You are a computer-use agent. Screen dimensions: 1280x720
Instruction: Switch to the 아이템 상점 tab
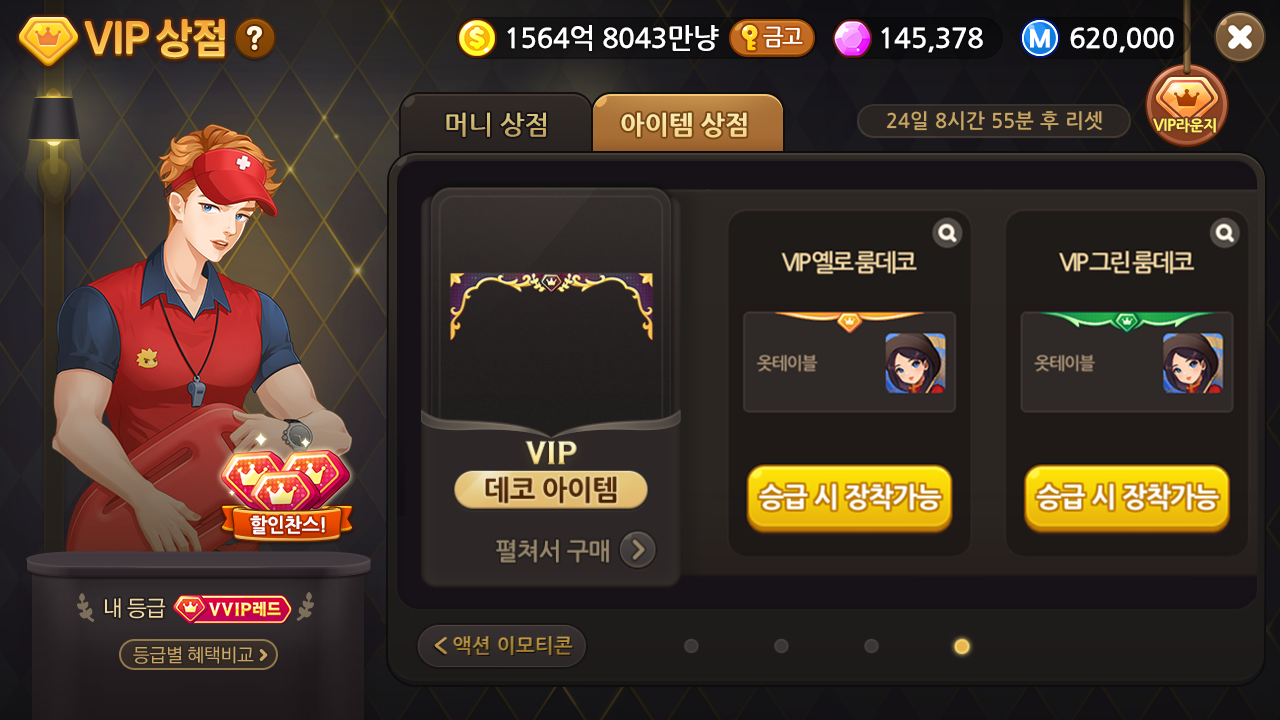point(687,122)
